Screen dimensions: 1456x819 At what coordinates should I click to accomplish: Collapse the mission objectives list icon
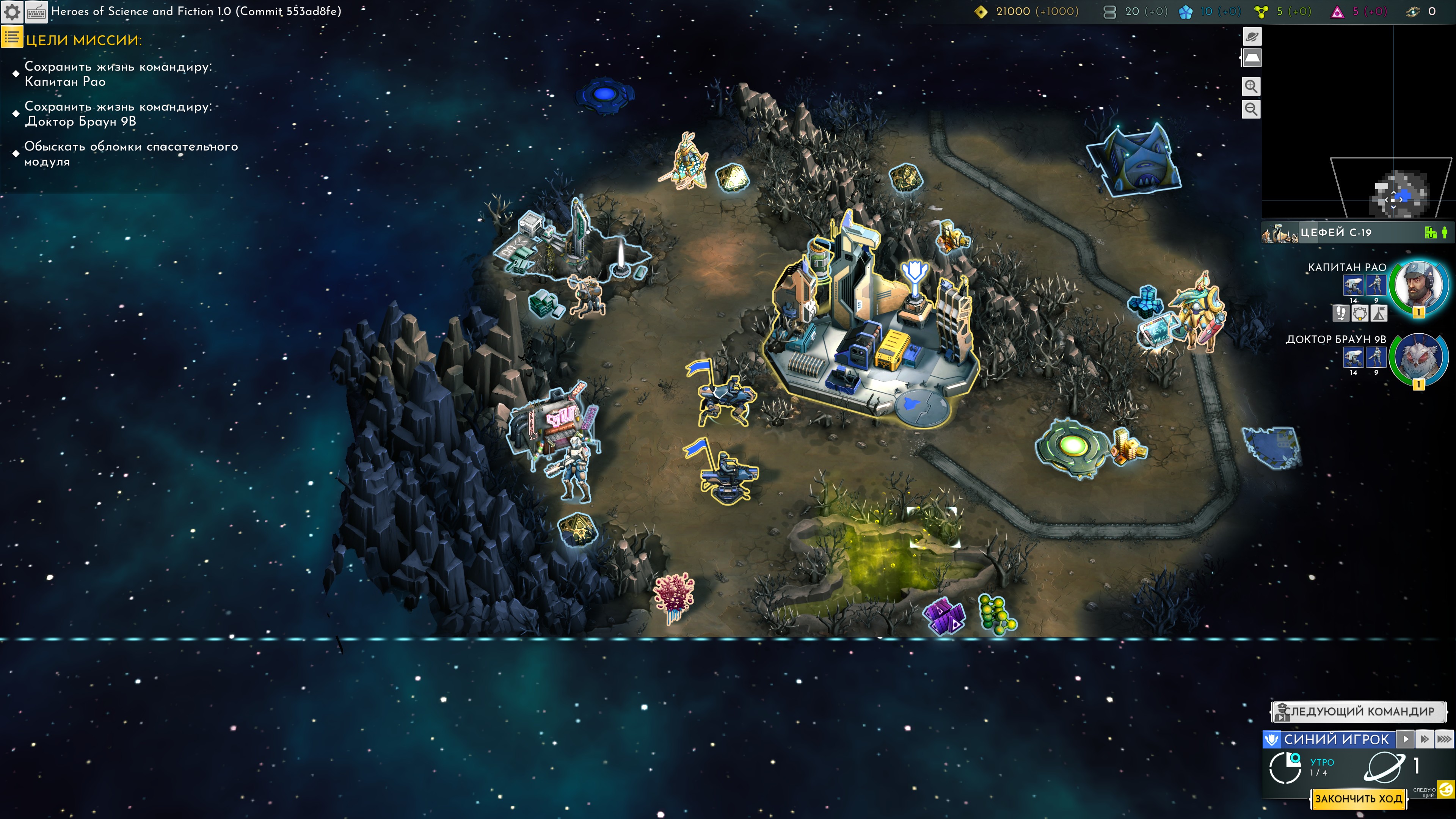[12, 38]
